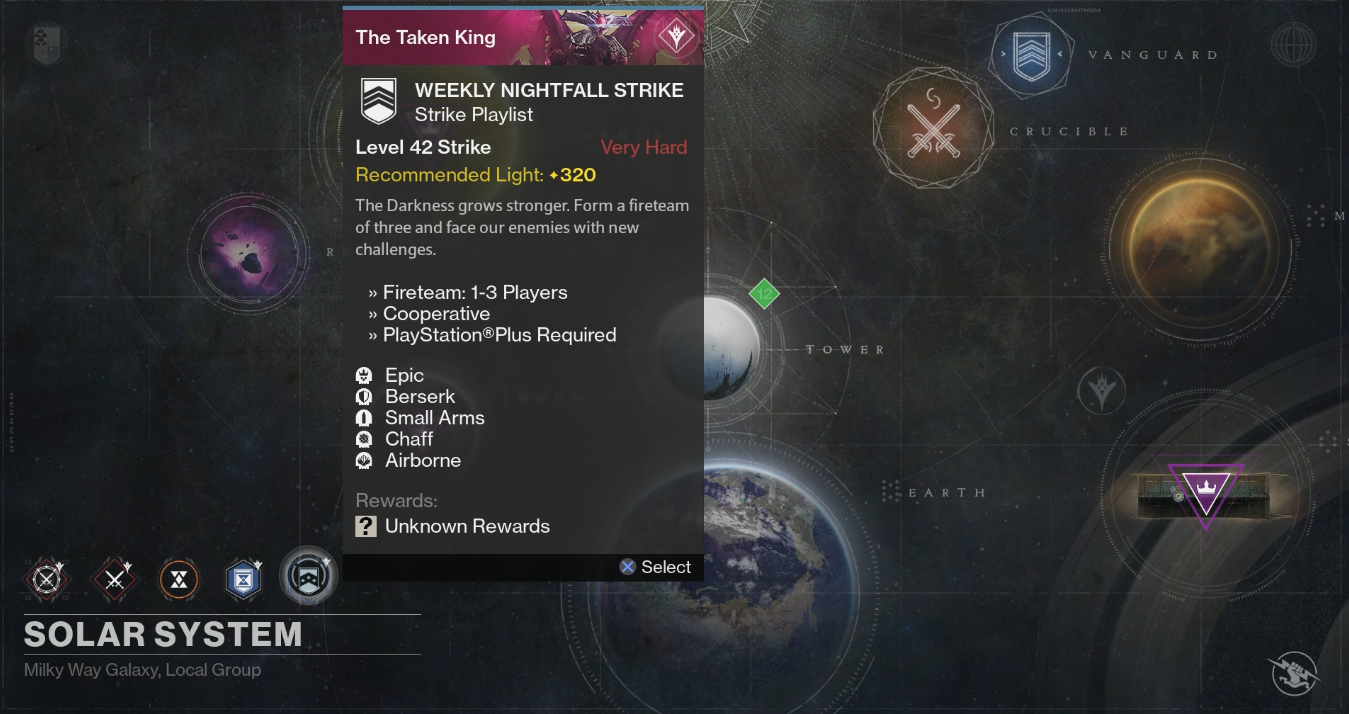Select the orange-ringed hourglass activity icon
This screenshot has width=1349, height=714.
tap(179, 579)
